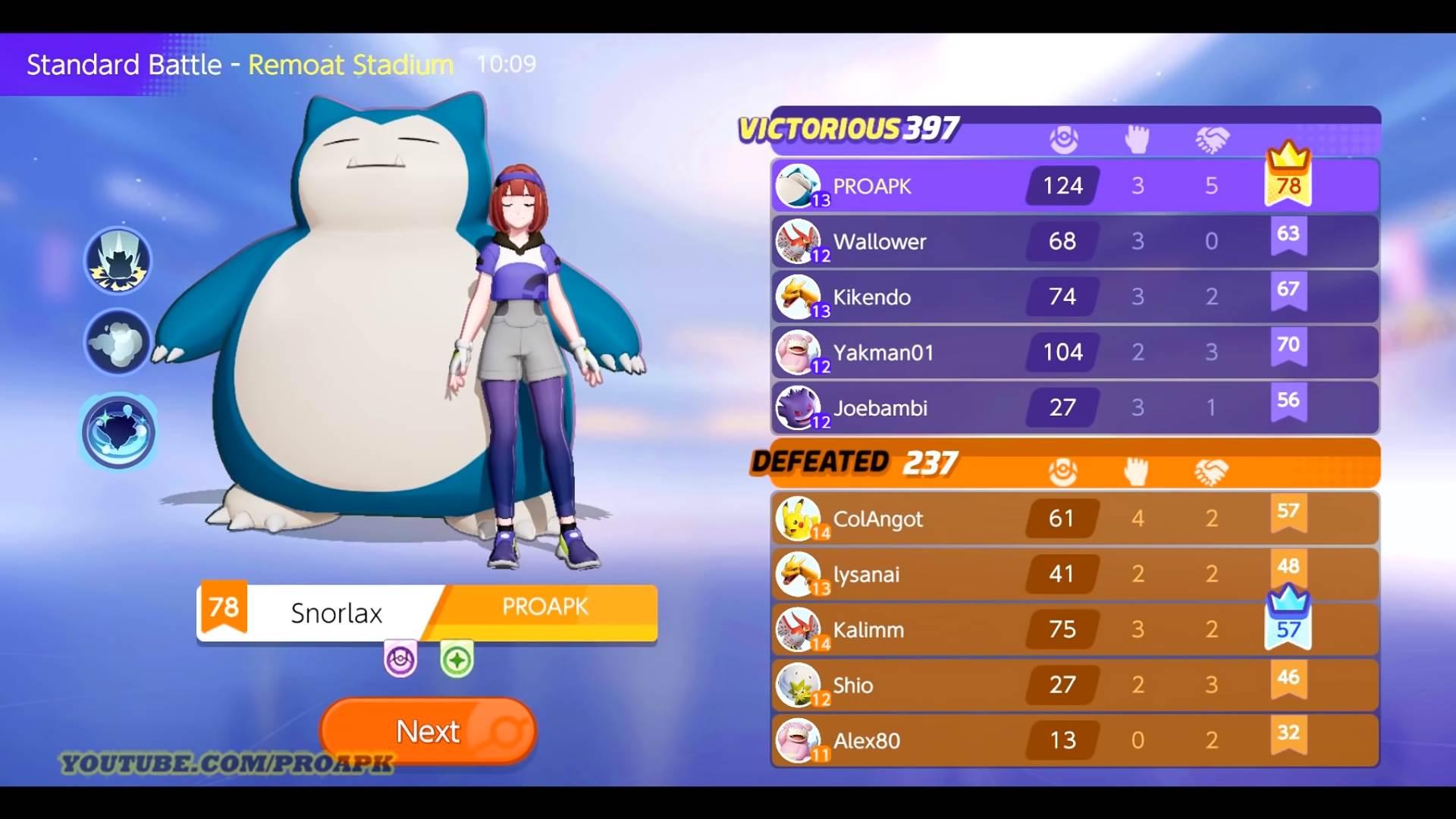Click the hand column icon in Victorious header
The width and height of the screenshot is (1456, 819).
click(x=1137, y=139)
